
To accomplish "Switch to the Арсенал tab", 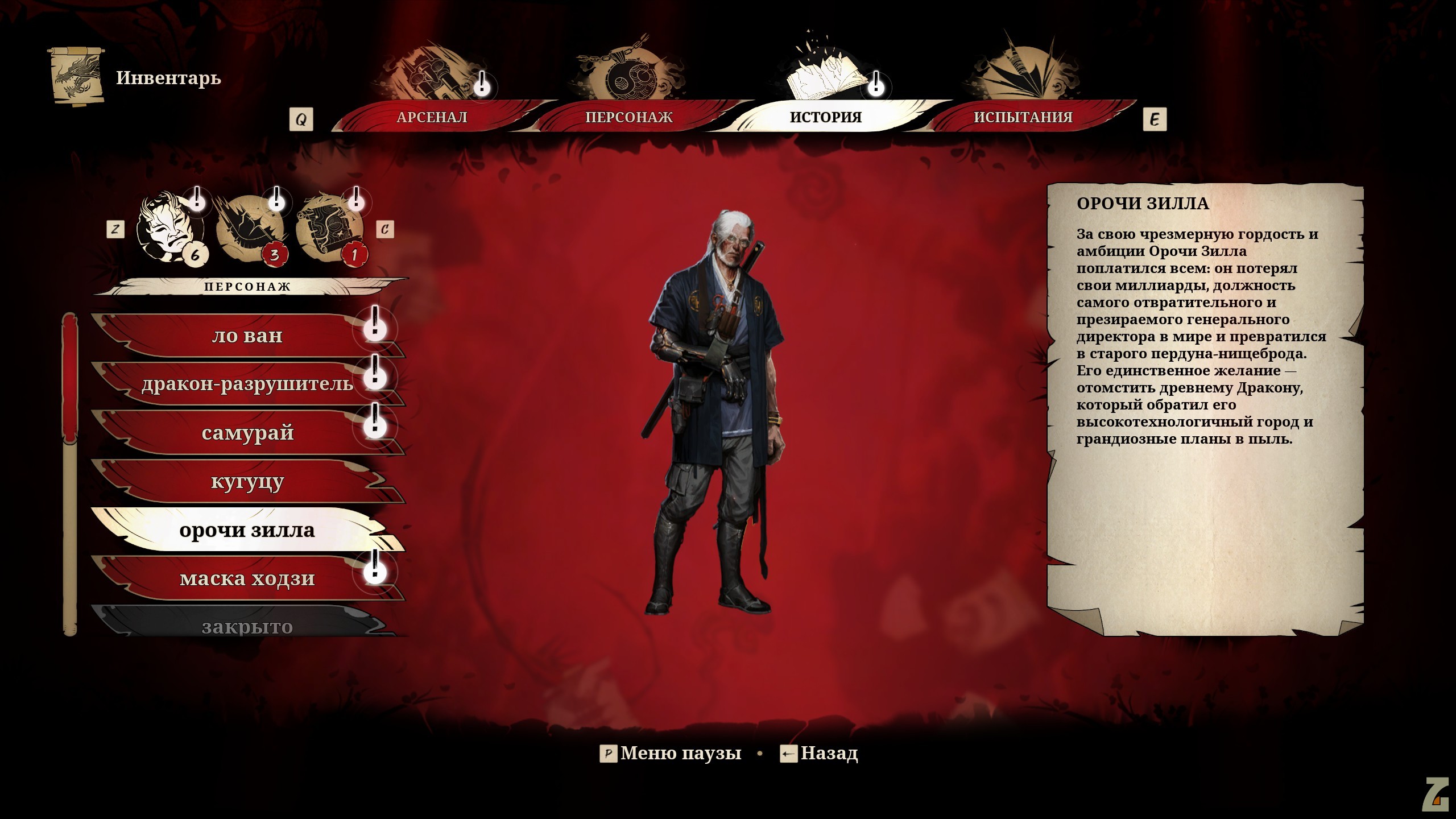I will click(x=432, y=117).
